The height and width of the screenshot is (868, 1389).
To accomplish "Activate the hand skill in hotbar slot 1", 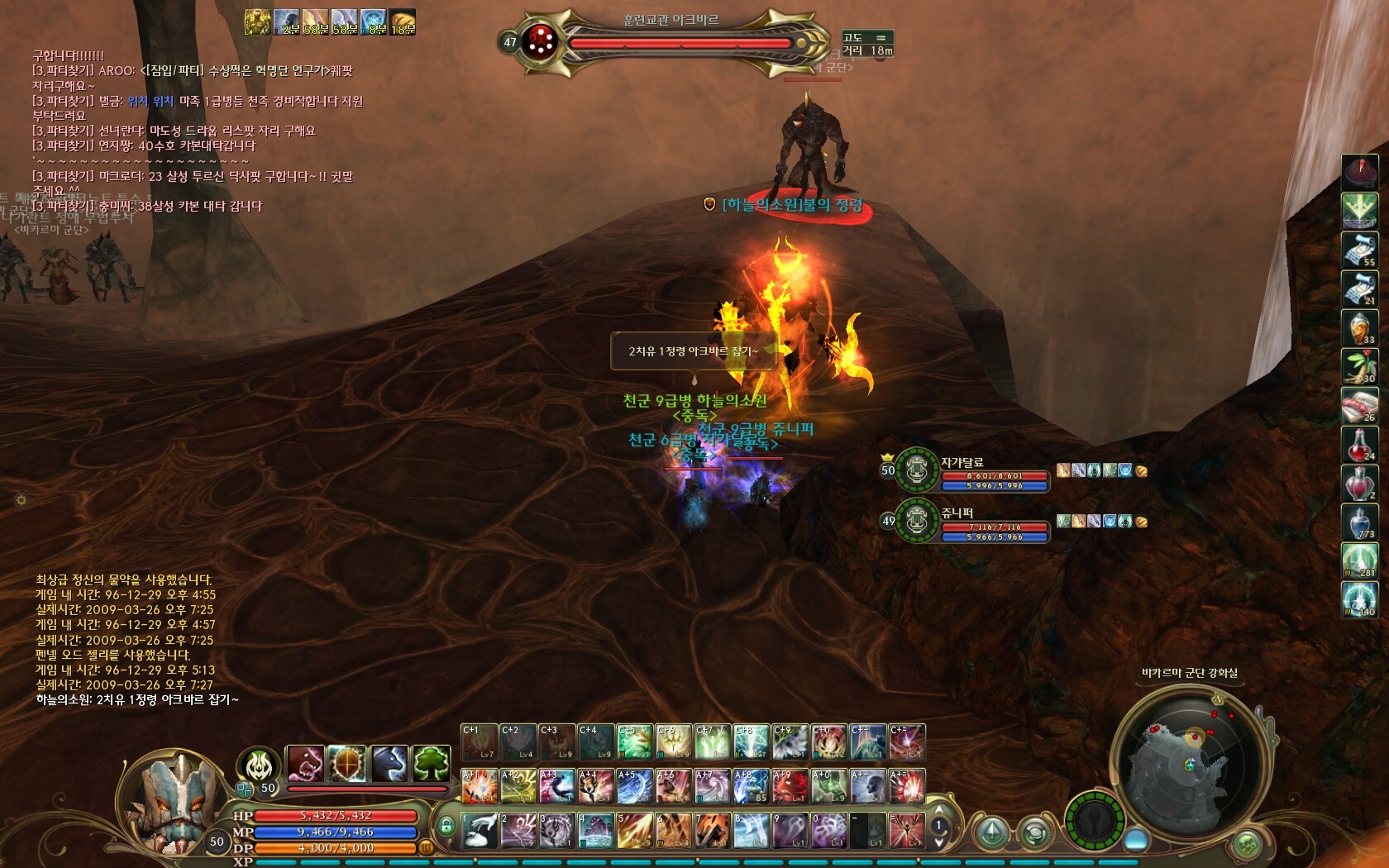I will (x=480, y=830).
